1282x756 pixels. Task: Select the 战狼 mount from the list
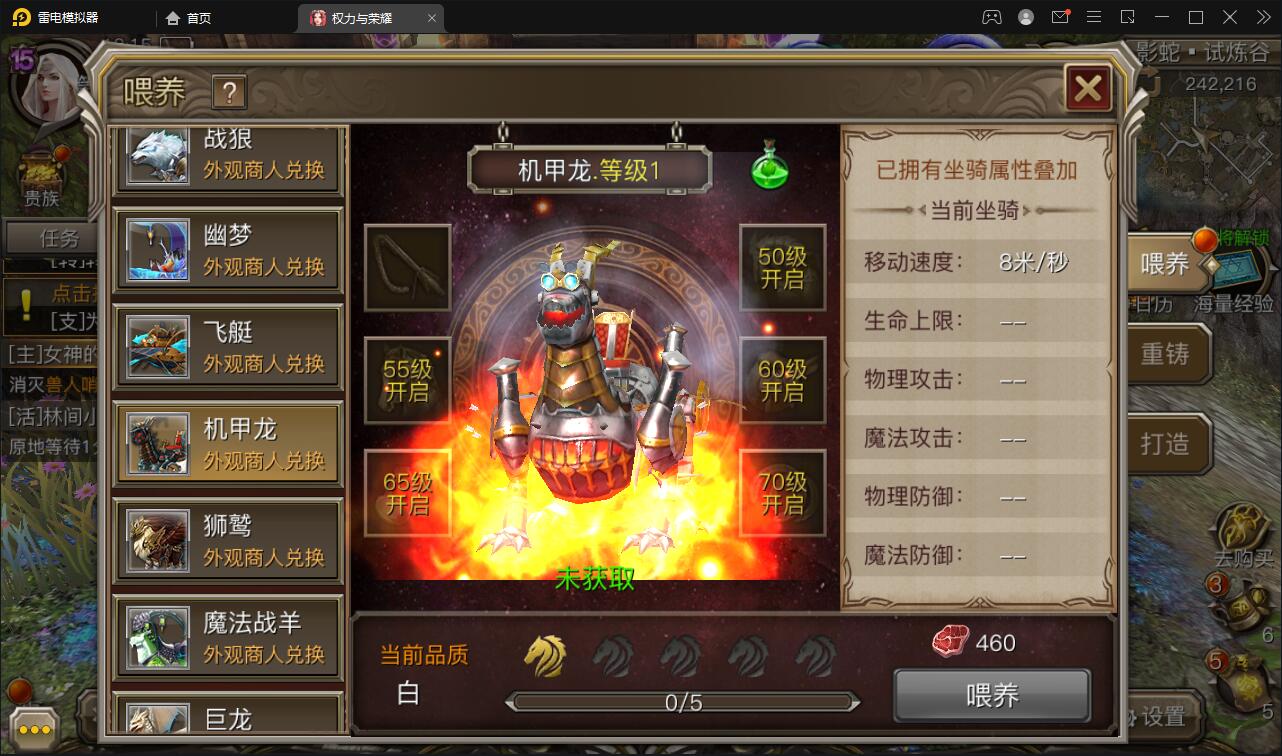[227, 154]
